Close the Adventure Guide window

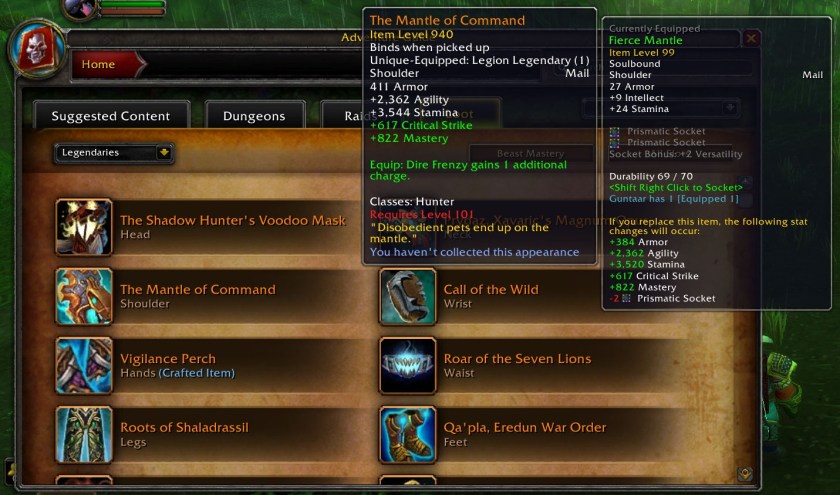[x=751, y=38]
